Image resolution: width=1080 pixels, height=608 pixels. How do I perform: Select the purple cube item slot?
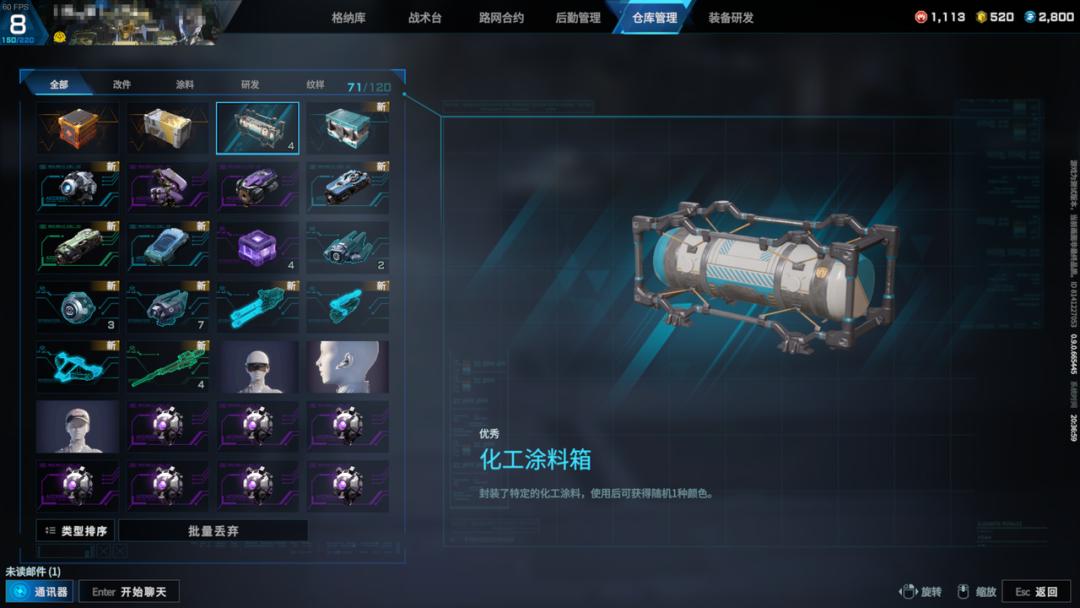pos(258,247)
